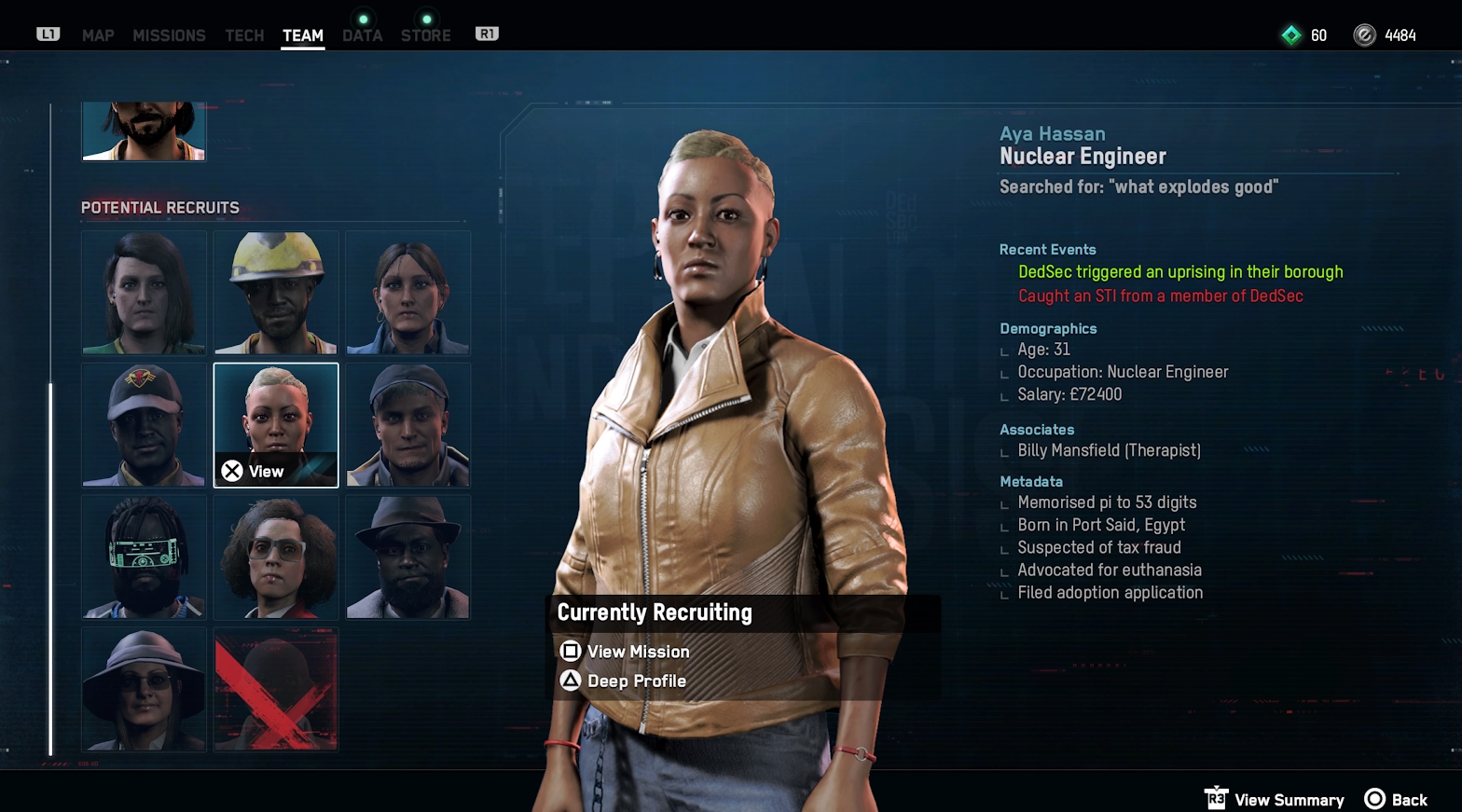Click the green tech points gem icon

[x=1291, y=34]
